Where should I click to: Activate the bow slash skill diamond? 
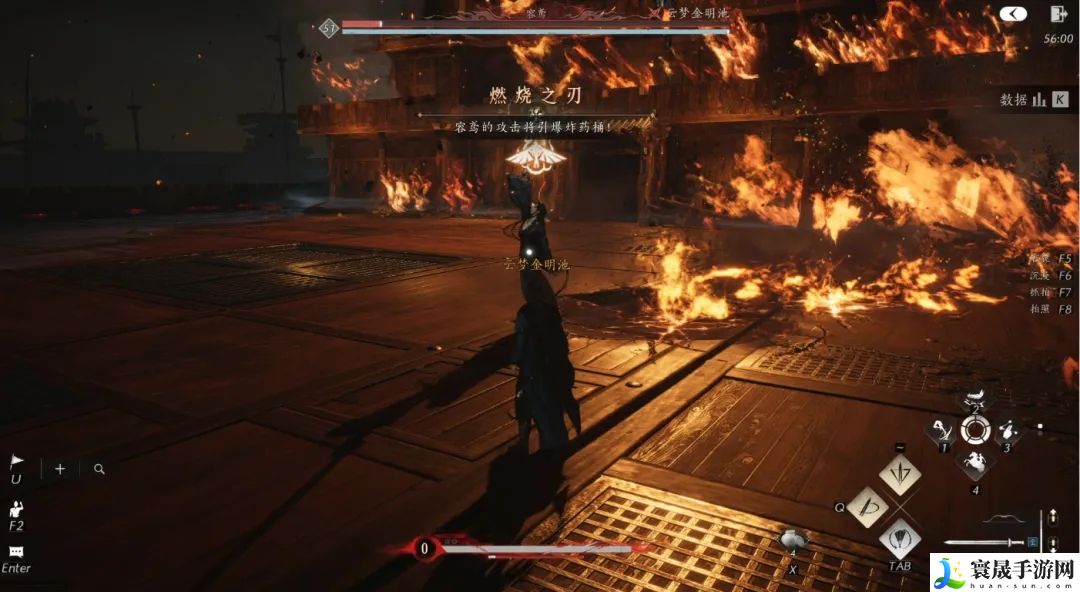tap(867, 507)
